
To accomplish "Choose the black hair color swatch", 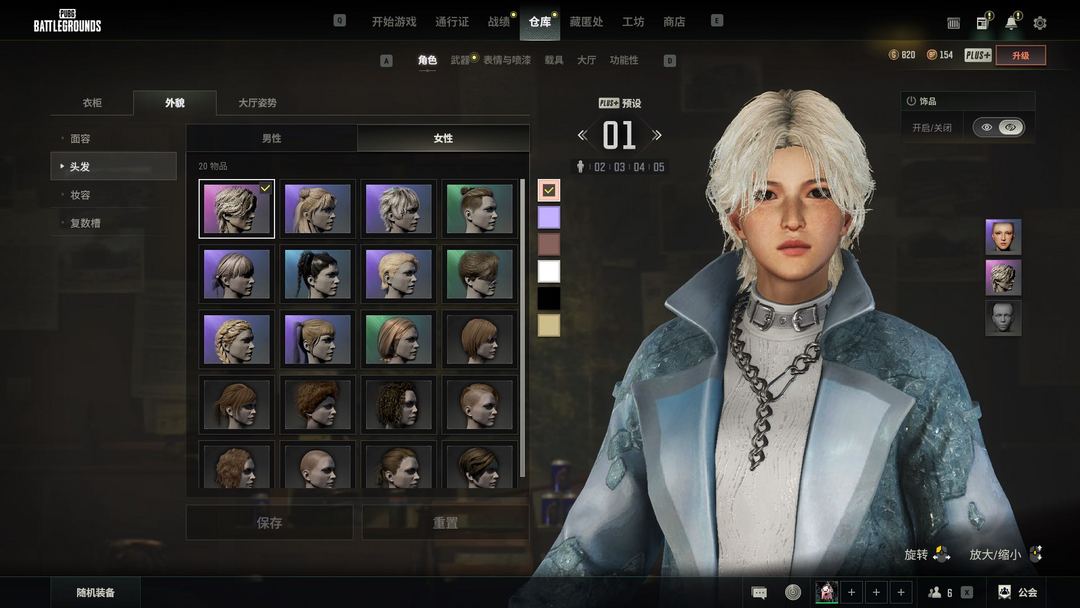I will point(549,298).
